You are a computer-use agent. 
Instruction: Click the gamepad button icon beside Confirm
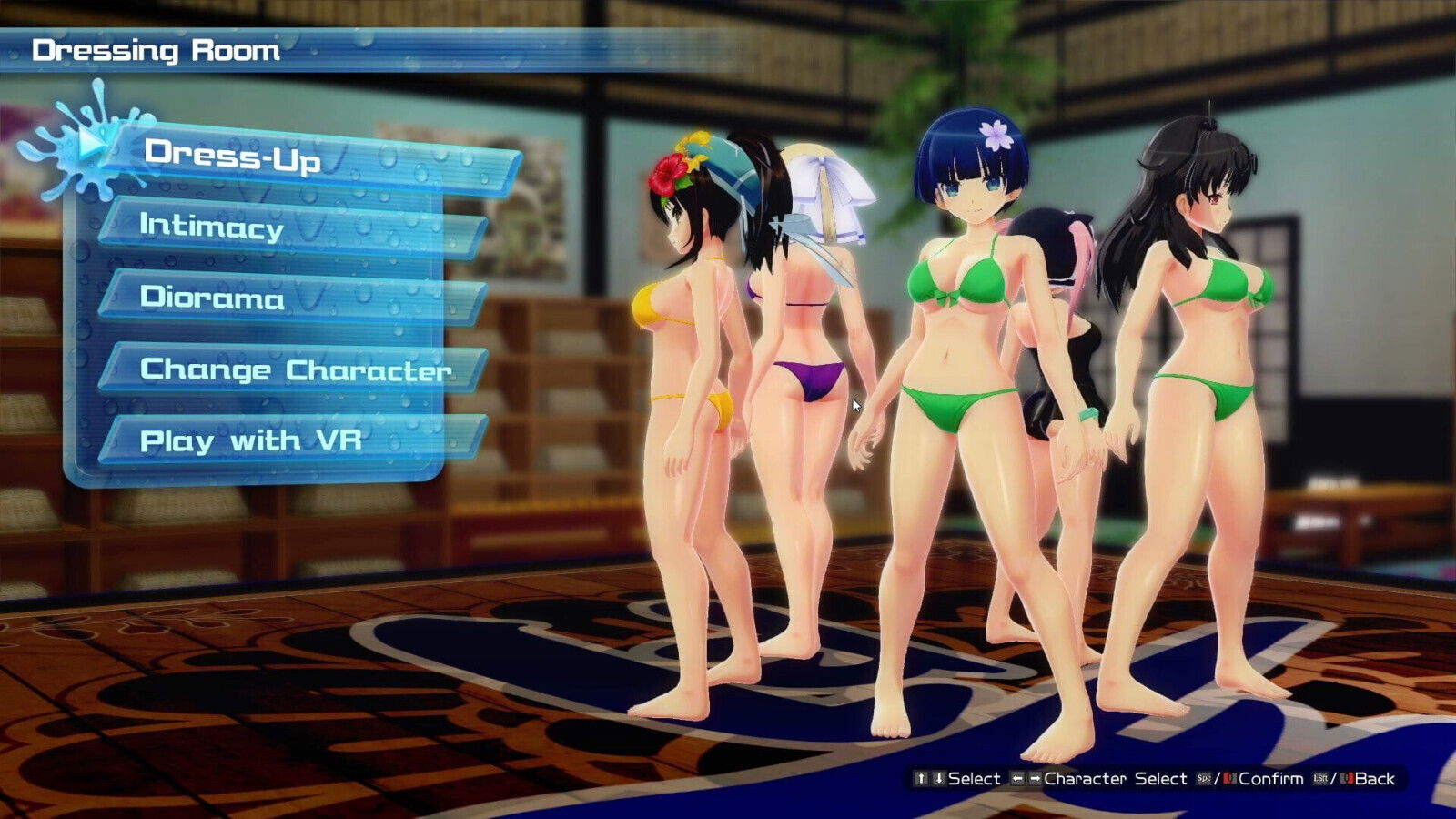[x=1228, y=779]
